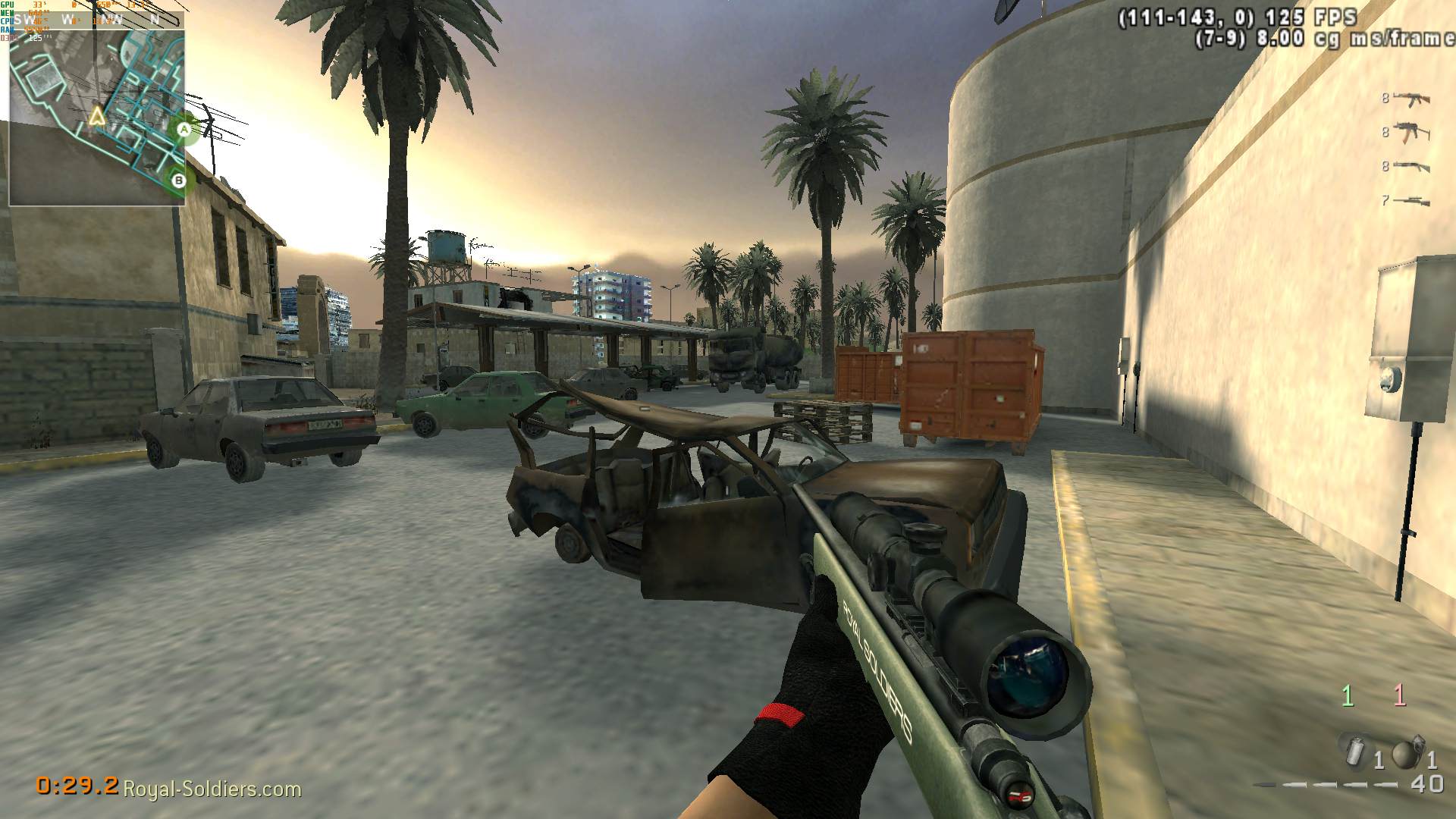Click the sniper rifle icon in the killfeed
Viewport: 1456px width, 819px height.
1410,199
